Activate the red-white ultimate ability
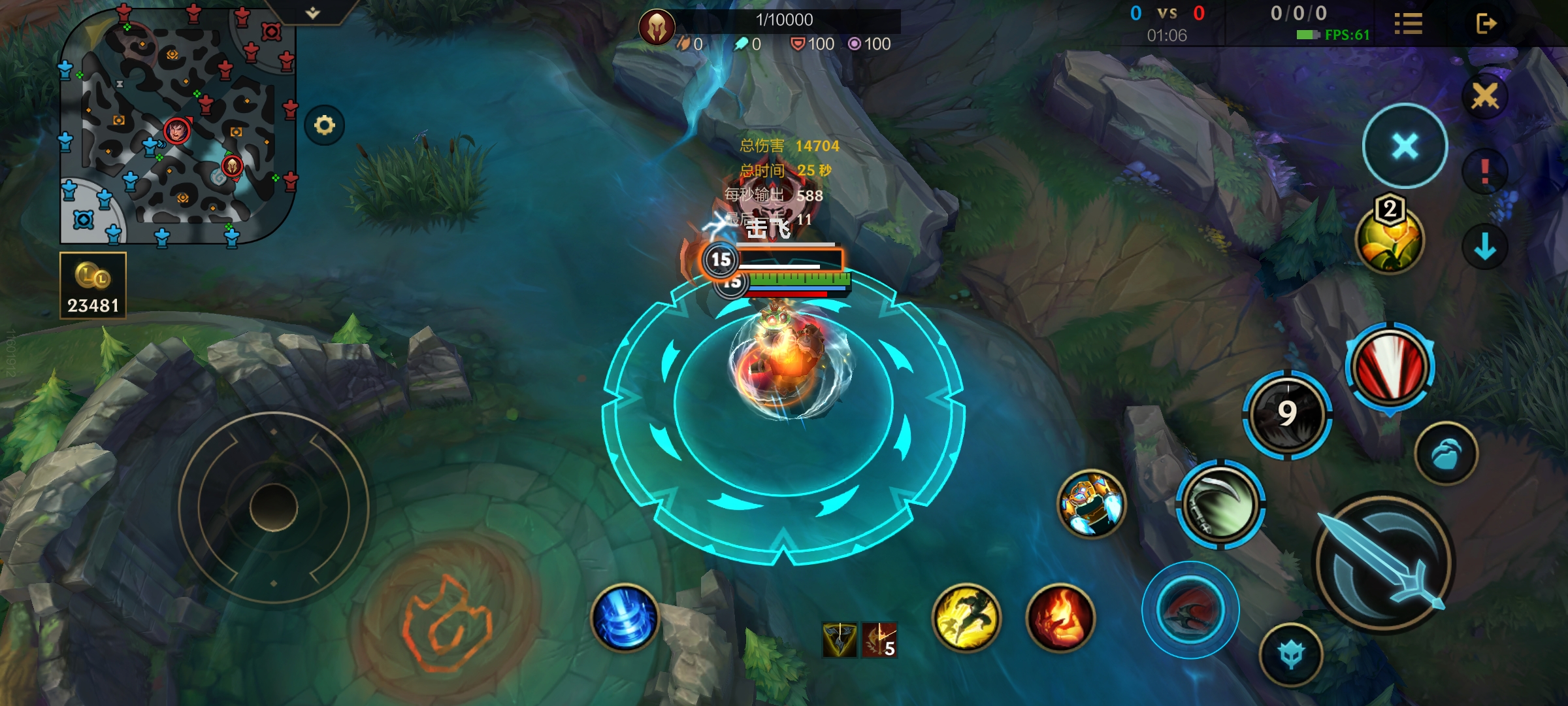This screenshot has height=706, width=1568. [1390, 367]
